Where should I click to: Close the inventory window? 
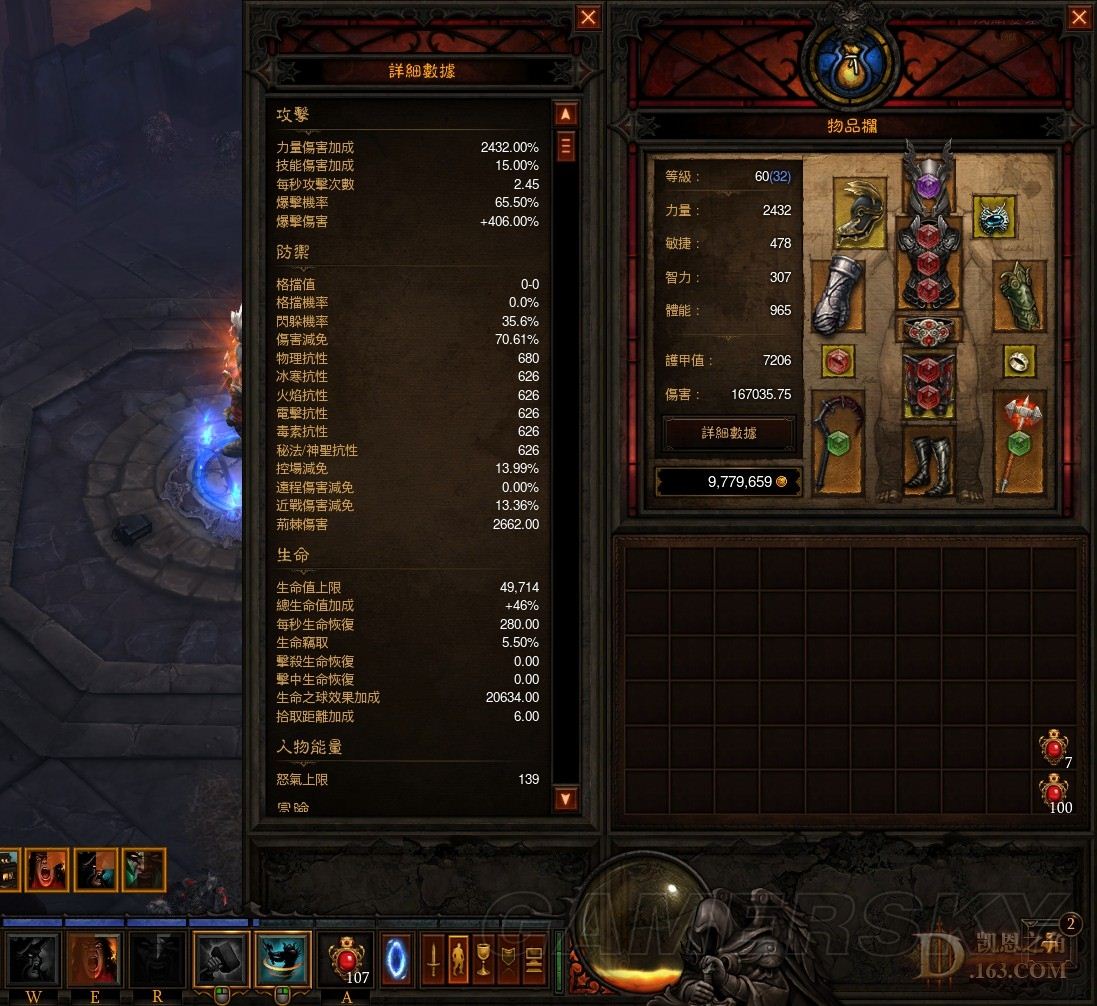coord(1079,18)
